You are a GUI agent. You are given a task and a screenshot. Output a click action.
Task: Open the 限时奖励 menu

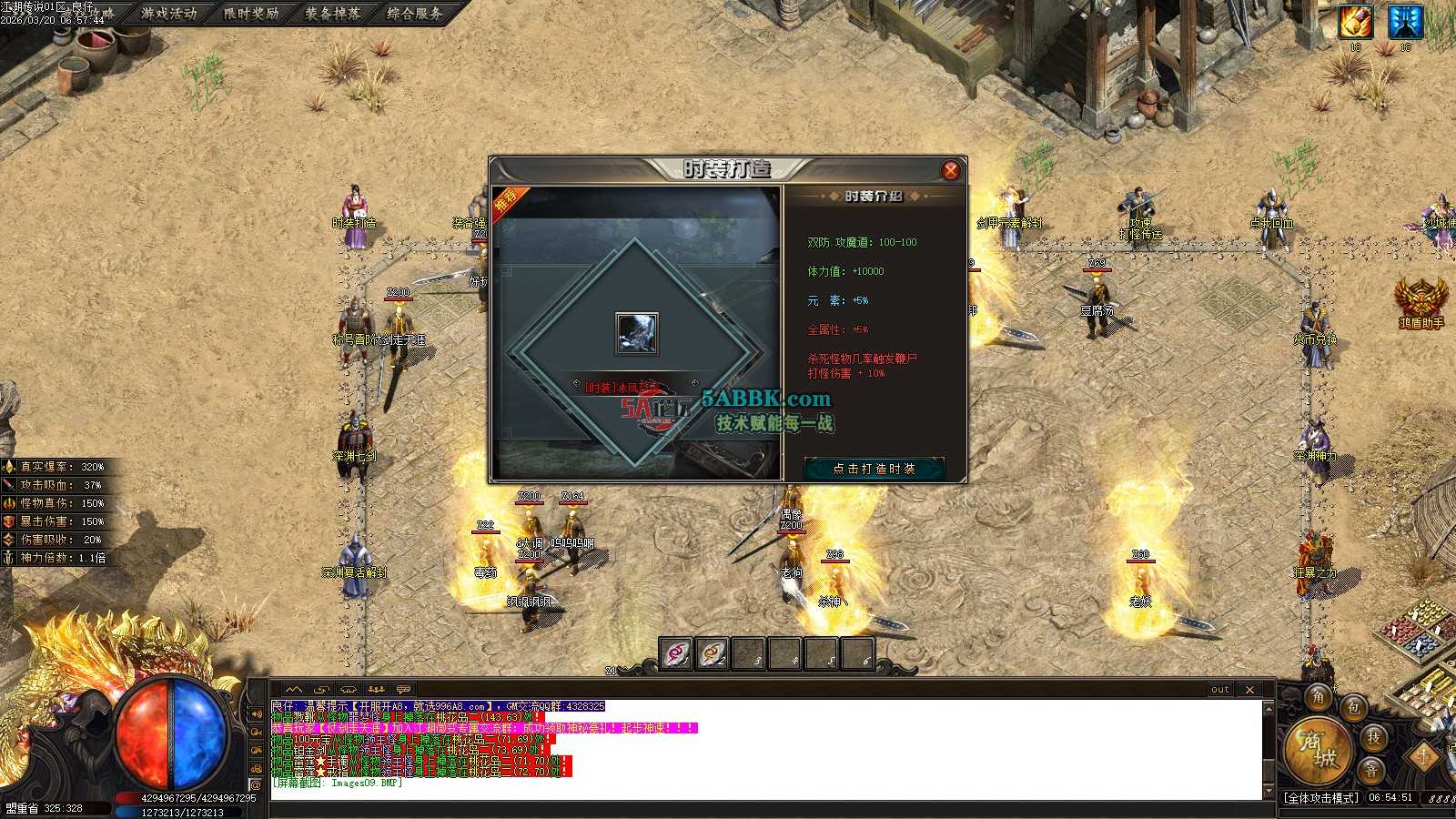point(251,14)
